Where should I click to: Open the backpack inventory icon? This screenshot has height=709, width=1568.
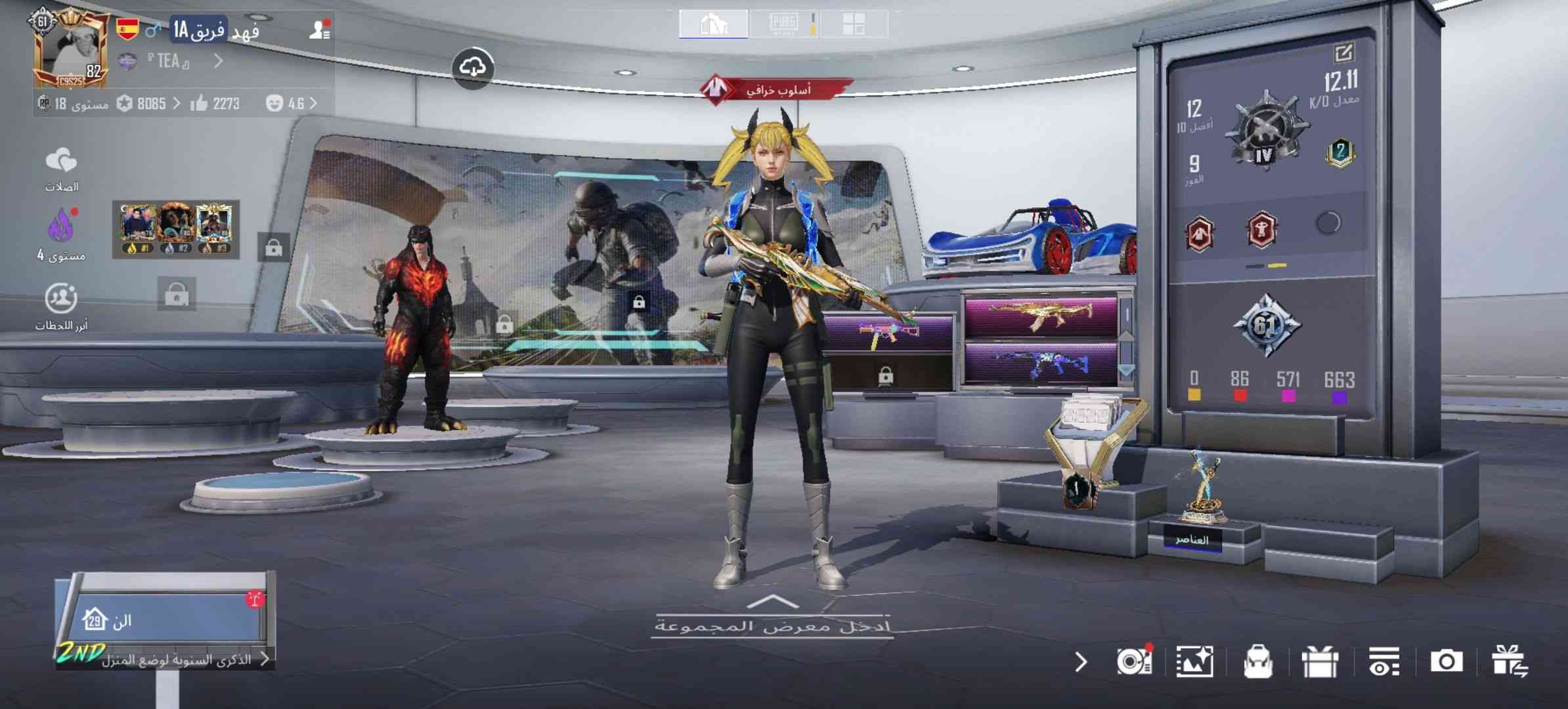click(1257, 662)
